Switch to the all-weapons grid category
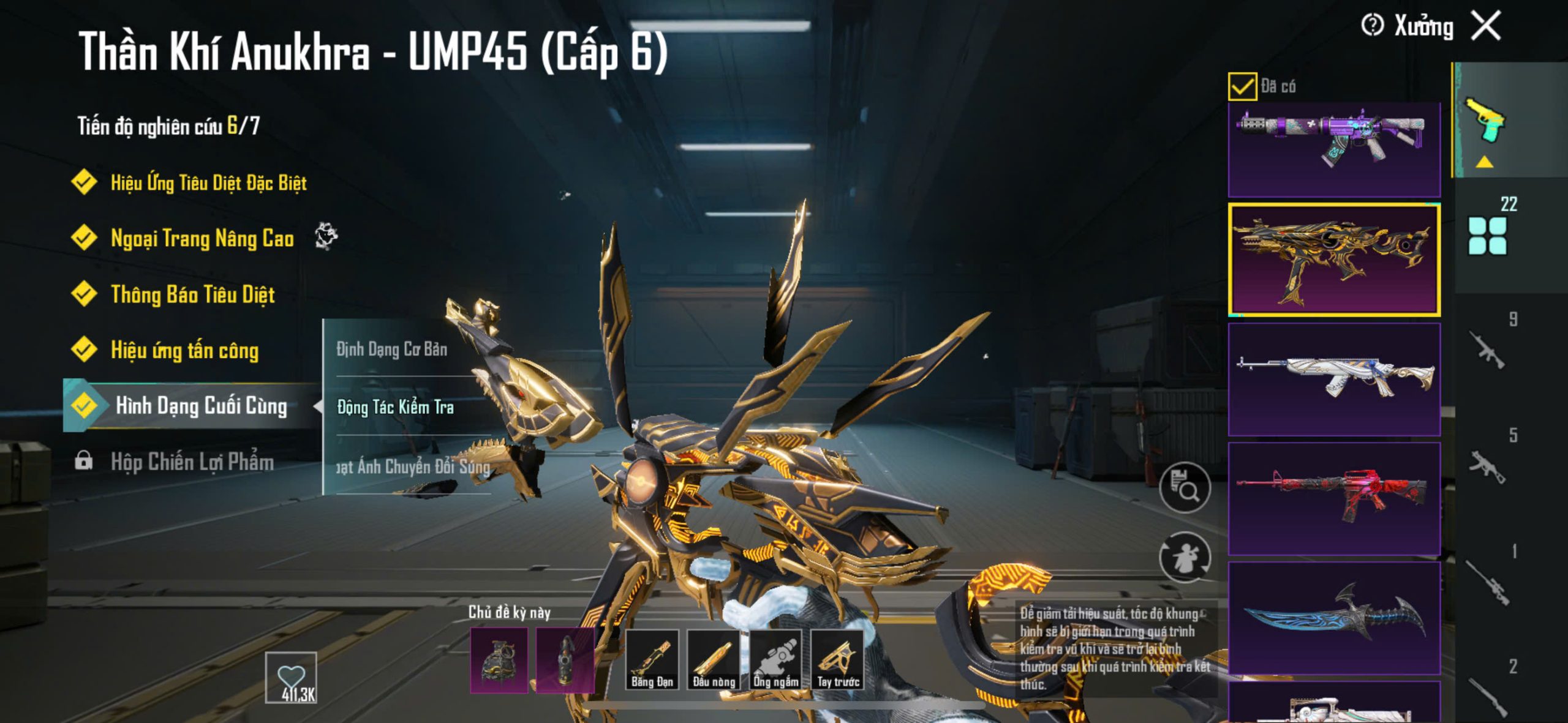Image resolution: width=1568 pixels, height=723 pixels. 1487,235
